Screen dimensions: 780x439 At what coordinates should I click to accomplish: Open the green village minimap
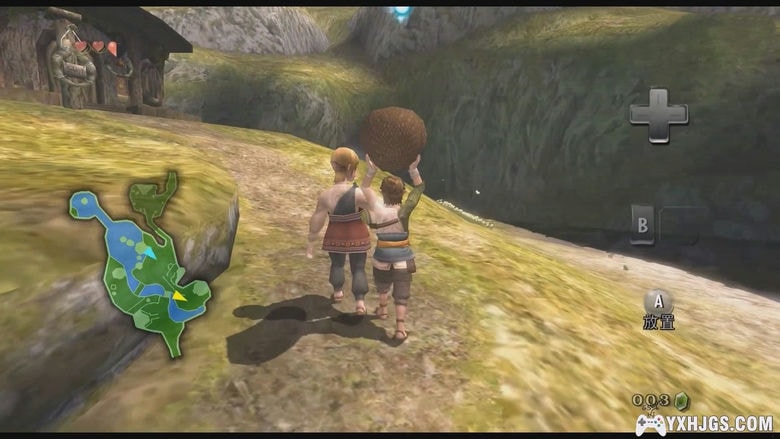140,262
